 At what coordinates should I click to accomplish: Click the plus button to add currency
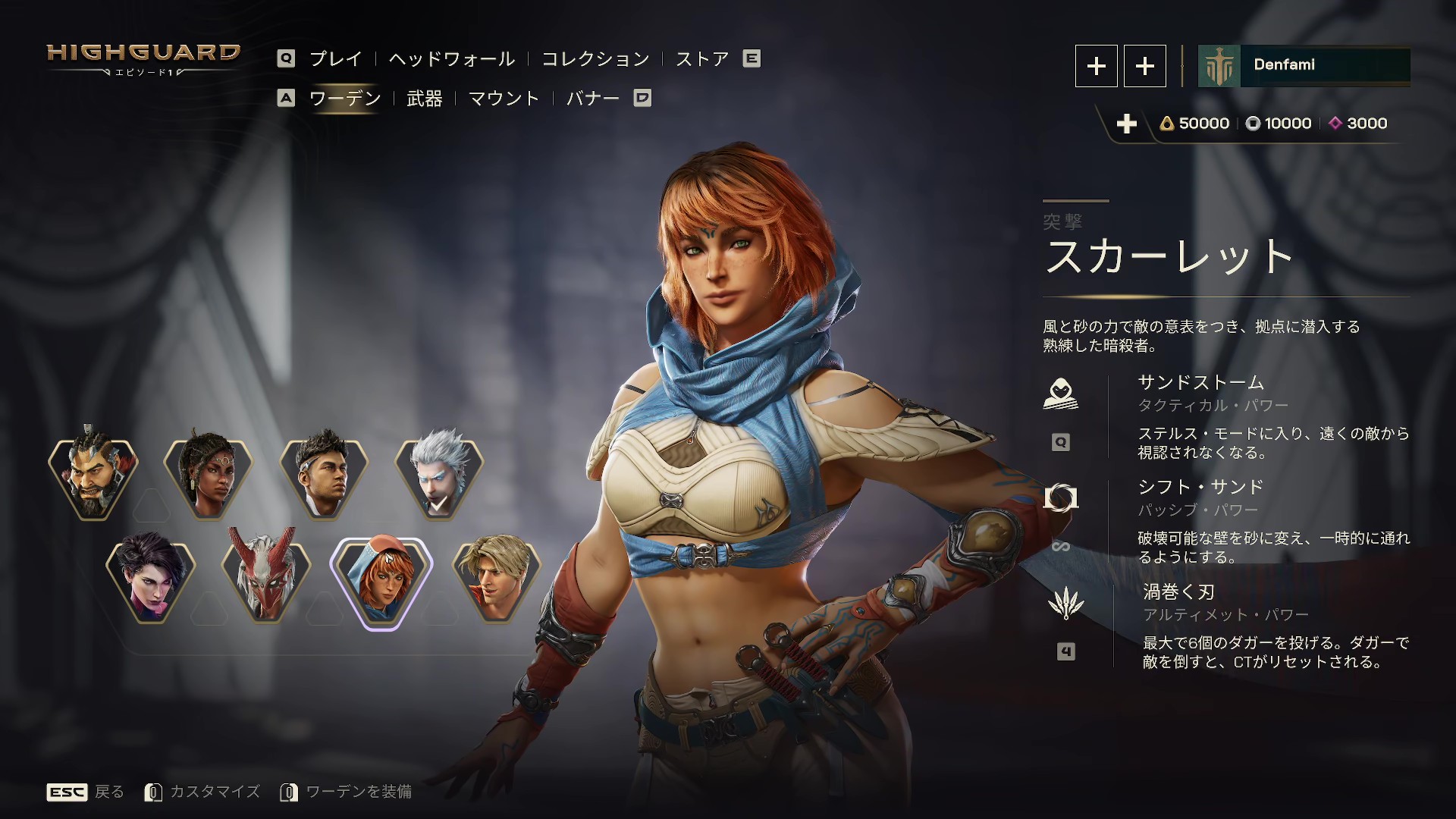(1128, 124)
